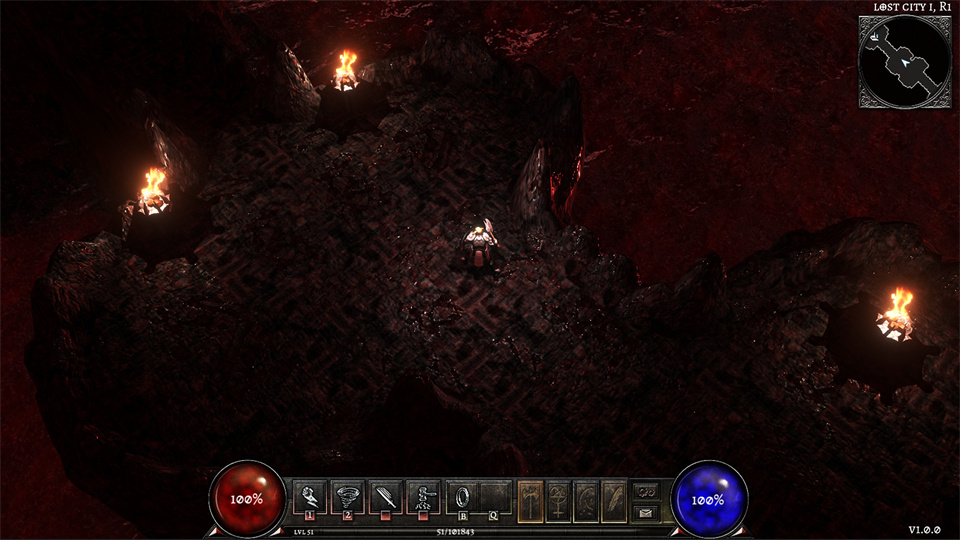This screenshot has width=960, height=540.
Task: Open the helmet character panel
Action: tap(585, 498)
